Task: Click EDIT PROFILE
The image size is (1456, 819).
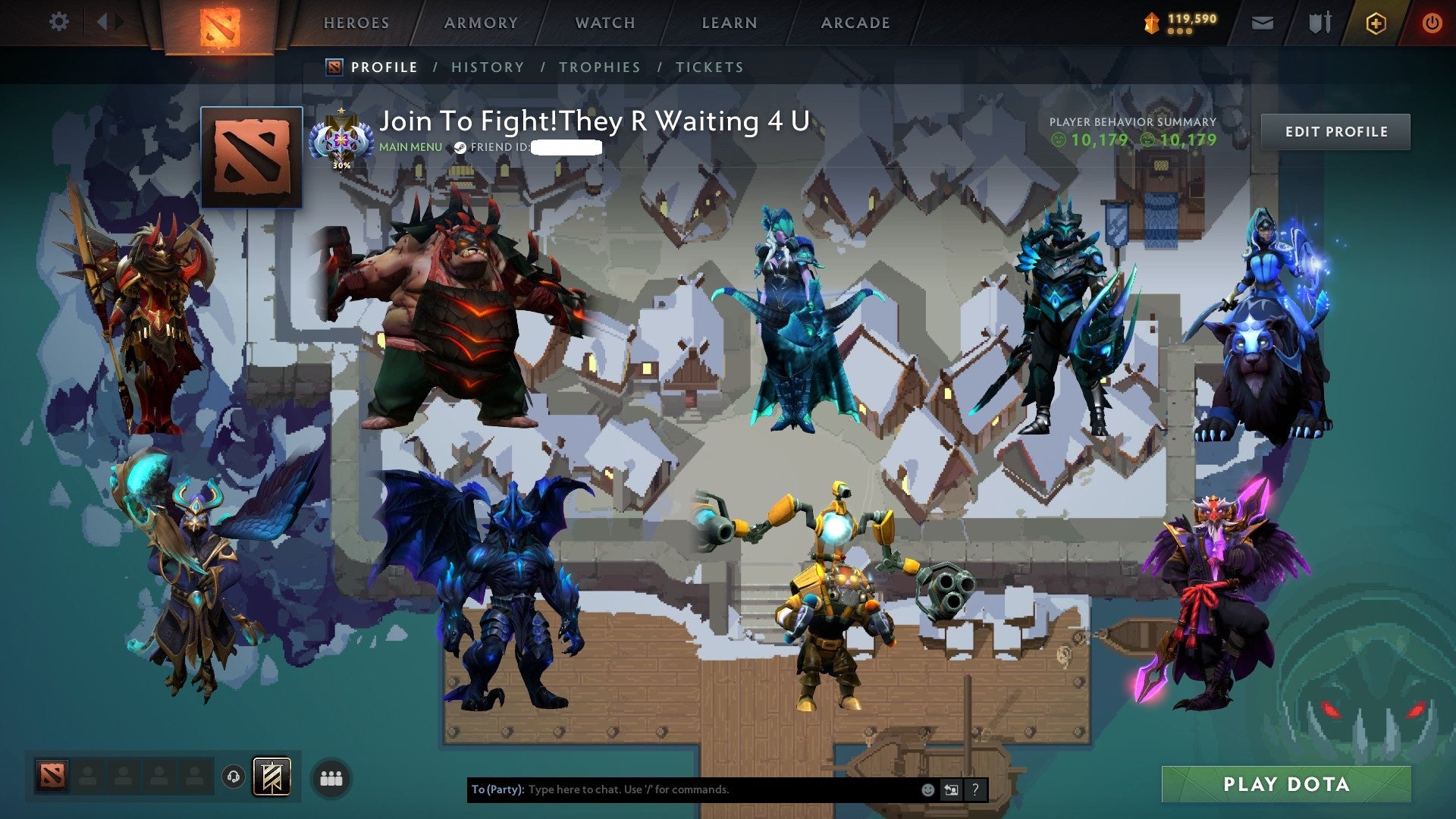Action: pos(1336,131)
